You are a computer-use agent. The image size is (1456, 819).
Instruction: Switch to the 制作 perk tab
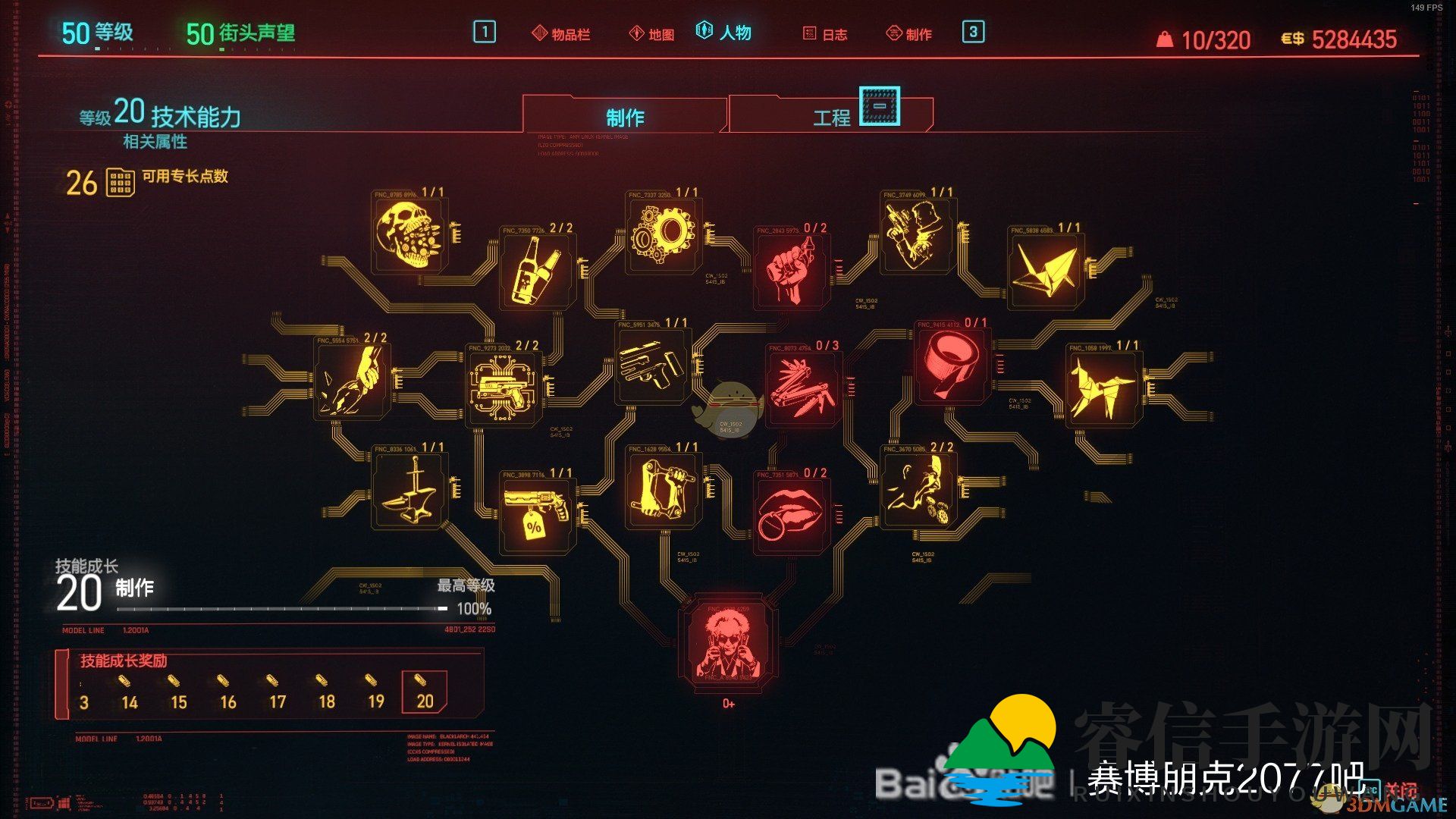[624, 118]
